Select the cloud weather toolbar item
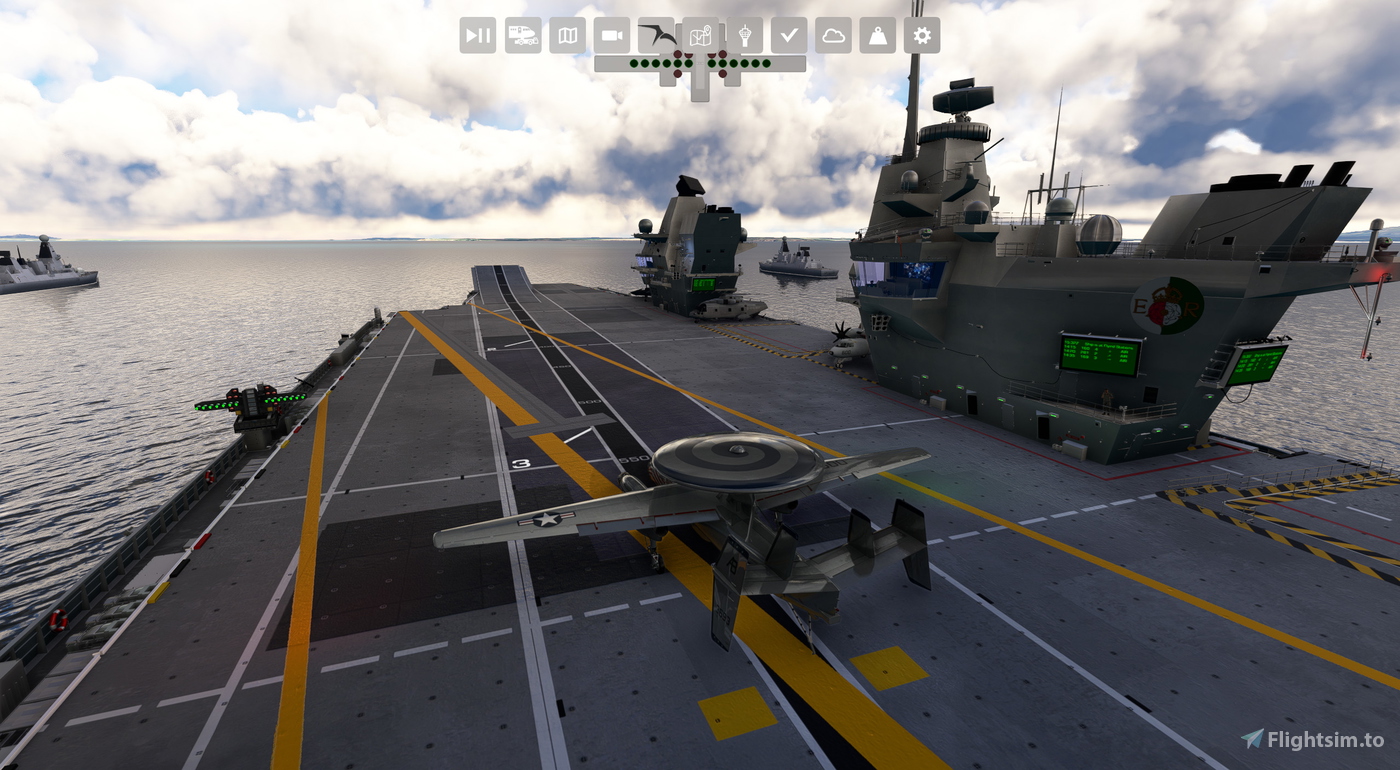The width and height of the screenshot is (1400, 770). click(x=833, y=35)
